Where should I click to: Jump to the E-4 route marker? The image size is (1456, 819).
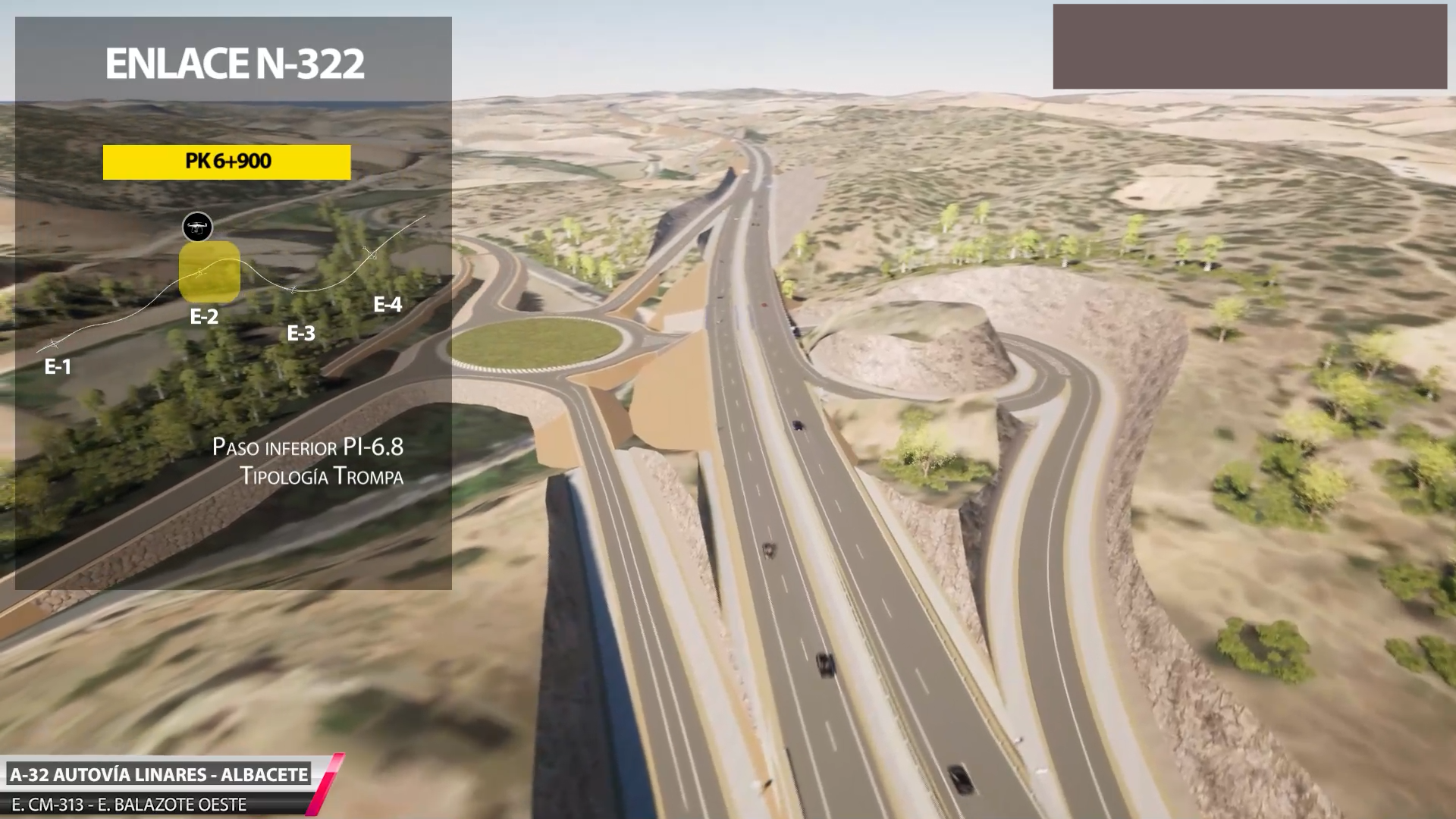point(370,254)
